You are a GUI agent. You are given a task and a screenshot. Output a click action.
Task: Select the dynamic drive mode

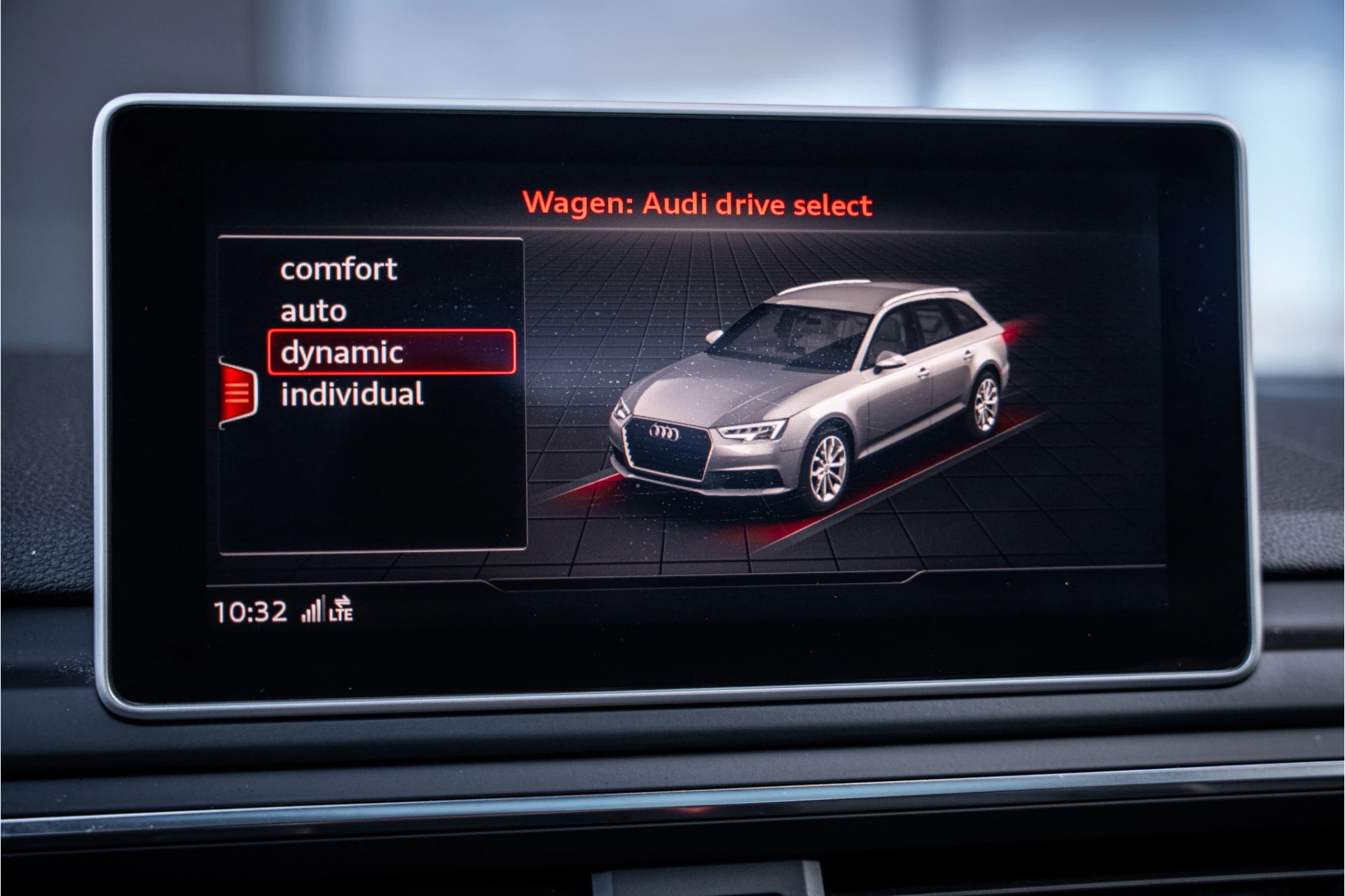[341, 352]
